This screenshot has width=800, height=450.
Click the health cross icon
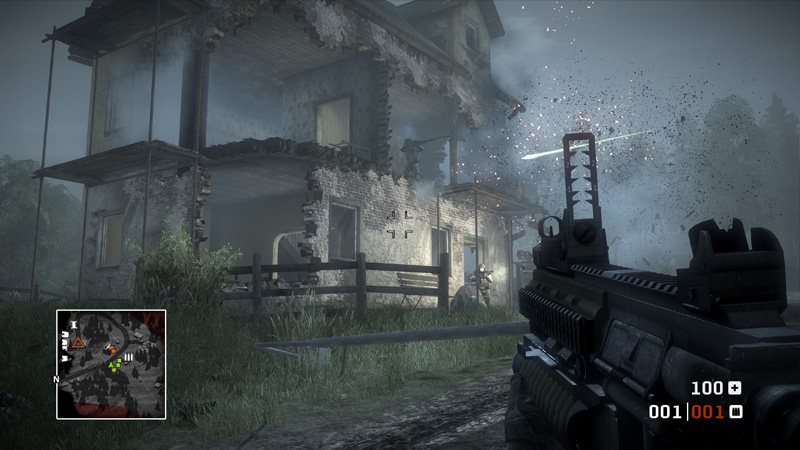(x=736, y=388)
